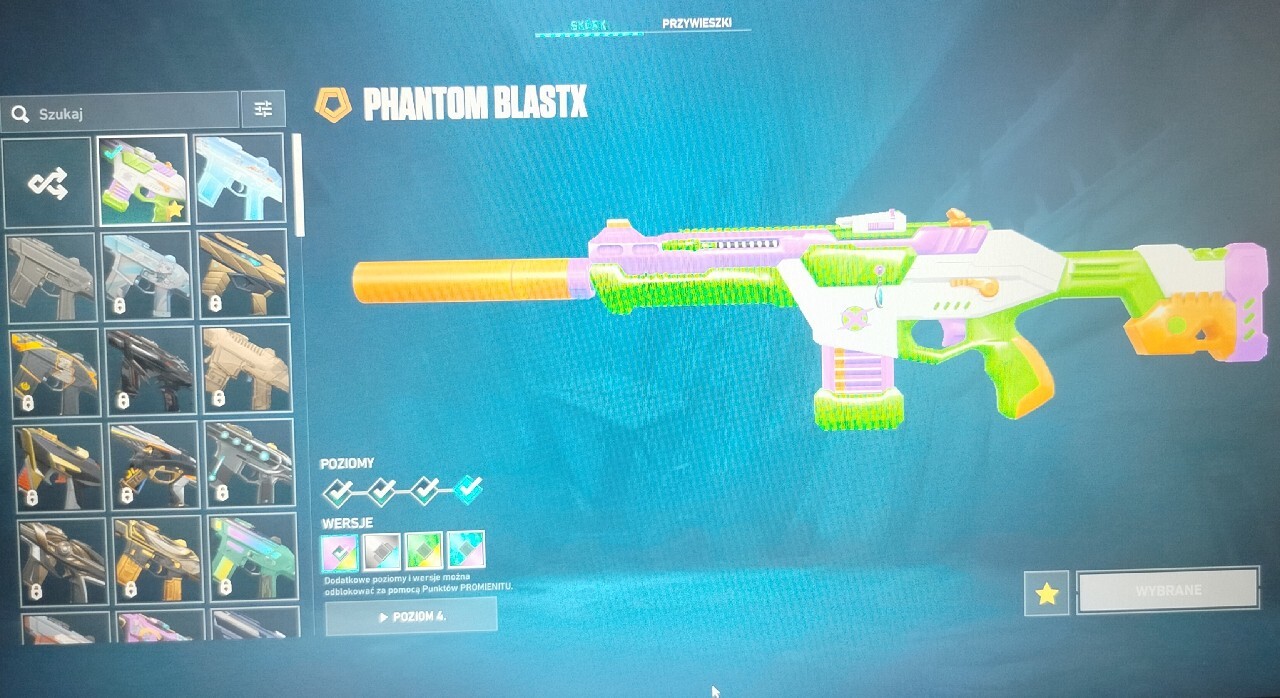
Task: Pick the silver-grey variant swatch
Action: 381,551
